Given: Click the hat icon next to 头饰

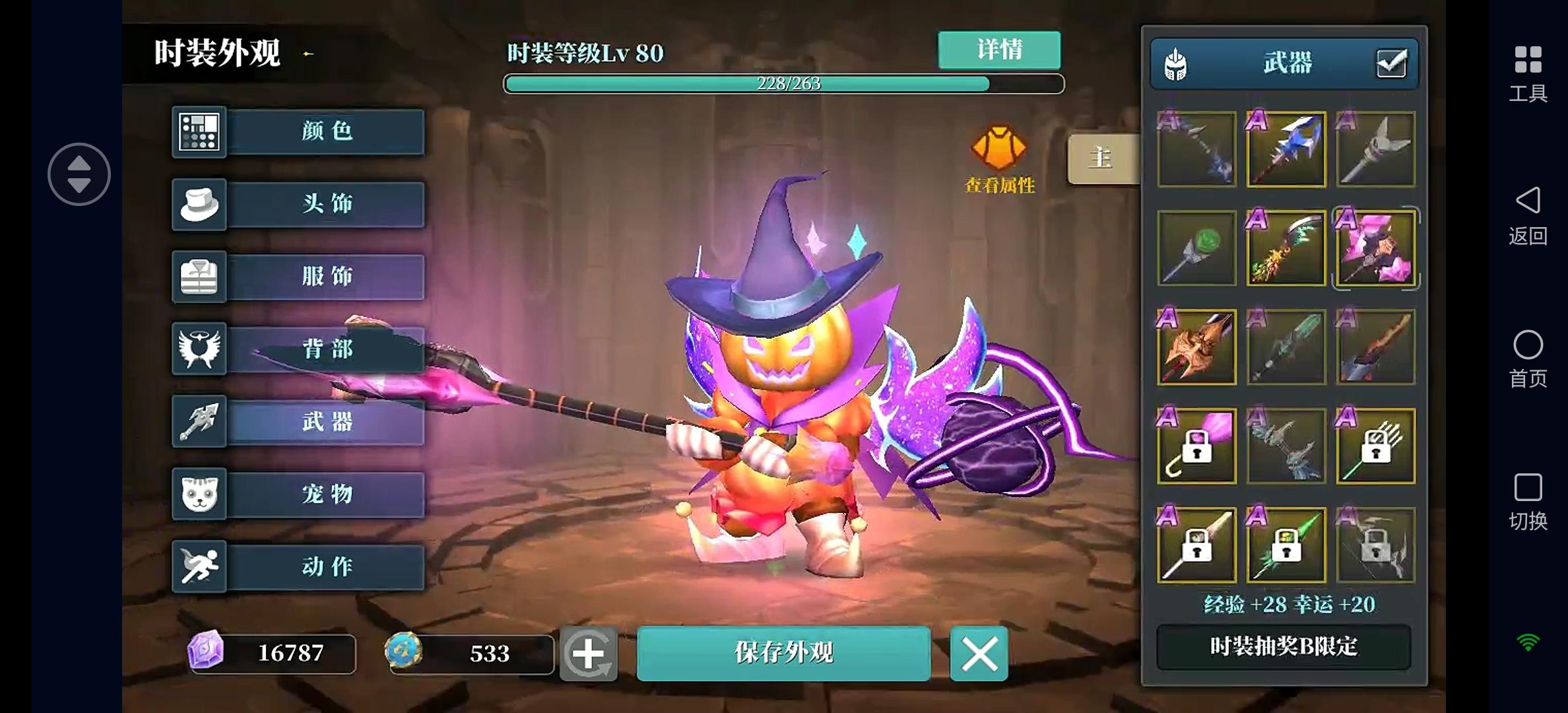Looking at the screenshot, I should [199, 204].
